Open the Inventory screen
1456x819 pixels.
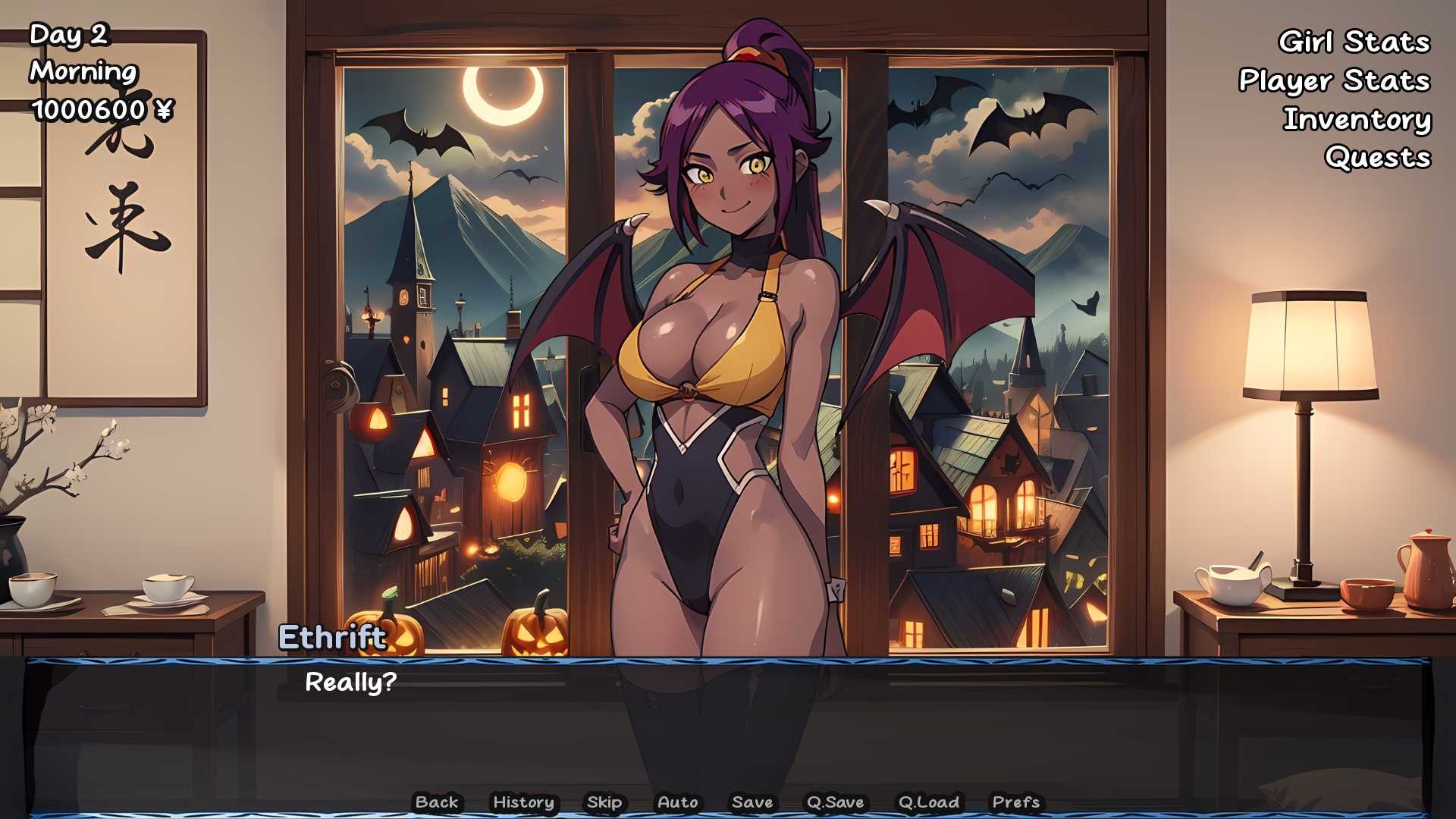tap(1357, 120)
